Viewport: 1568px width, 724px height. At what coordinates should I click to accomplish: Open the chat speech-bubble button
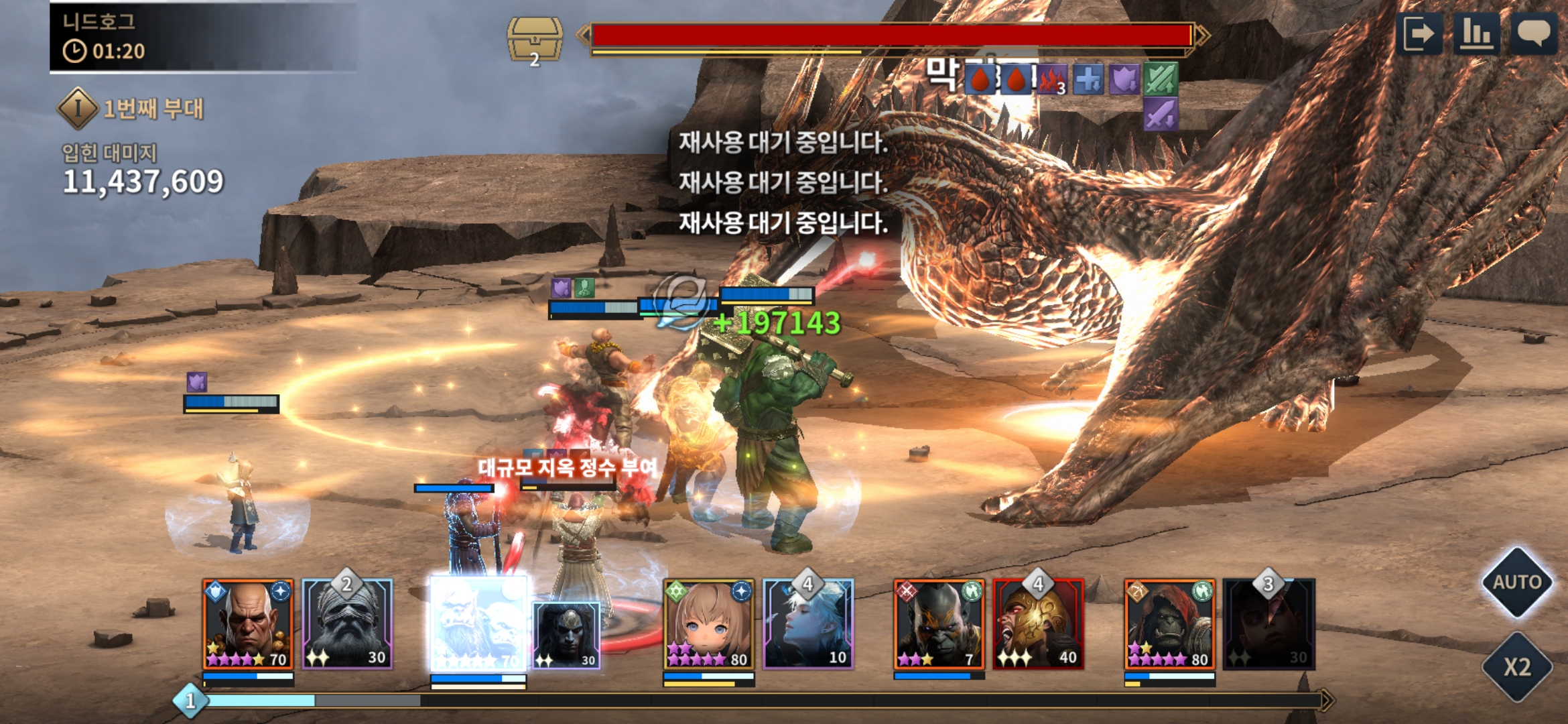pos(1532,34)
